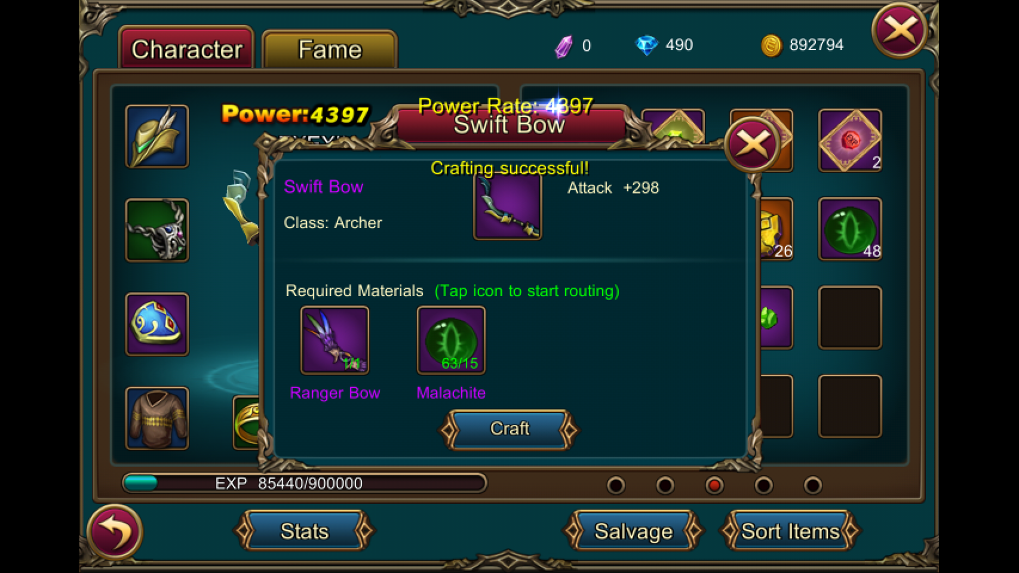Viewport: 1019px width, 573px height.
Task: Tap the Malachite material icon
Action: 451,340
